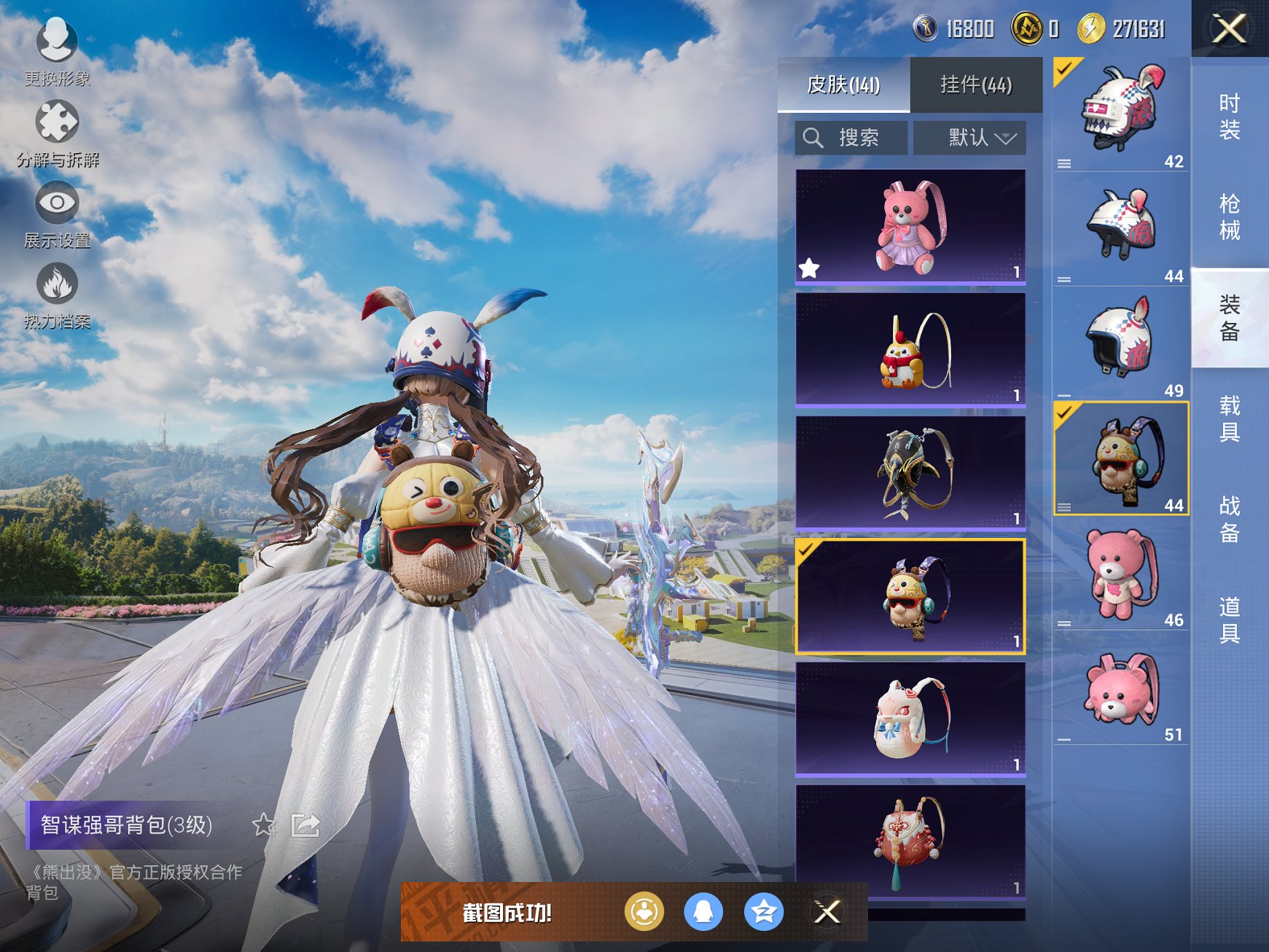Open the 默认 sort dropdown
The image size is (1269, 952).
[970, 138]
